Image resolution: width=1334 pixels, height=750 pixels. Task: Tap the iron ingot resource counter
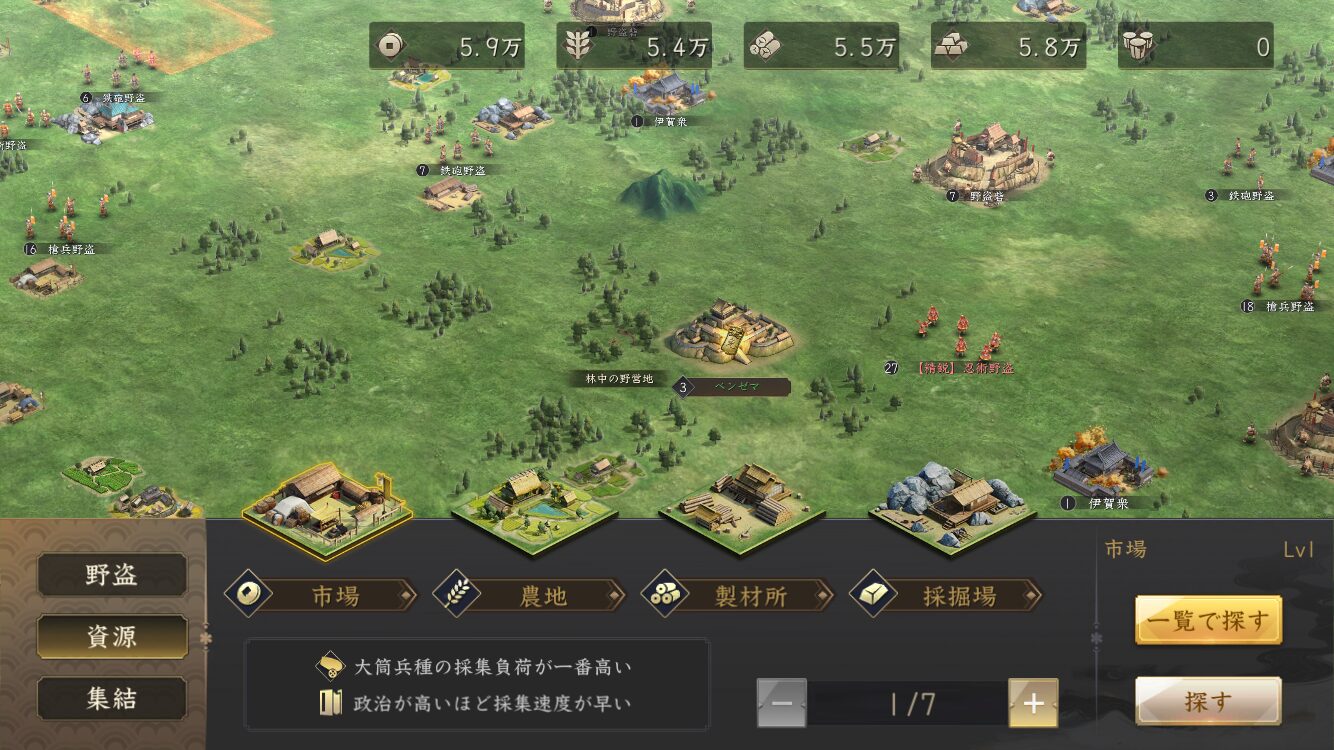[1008, 46]
